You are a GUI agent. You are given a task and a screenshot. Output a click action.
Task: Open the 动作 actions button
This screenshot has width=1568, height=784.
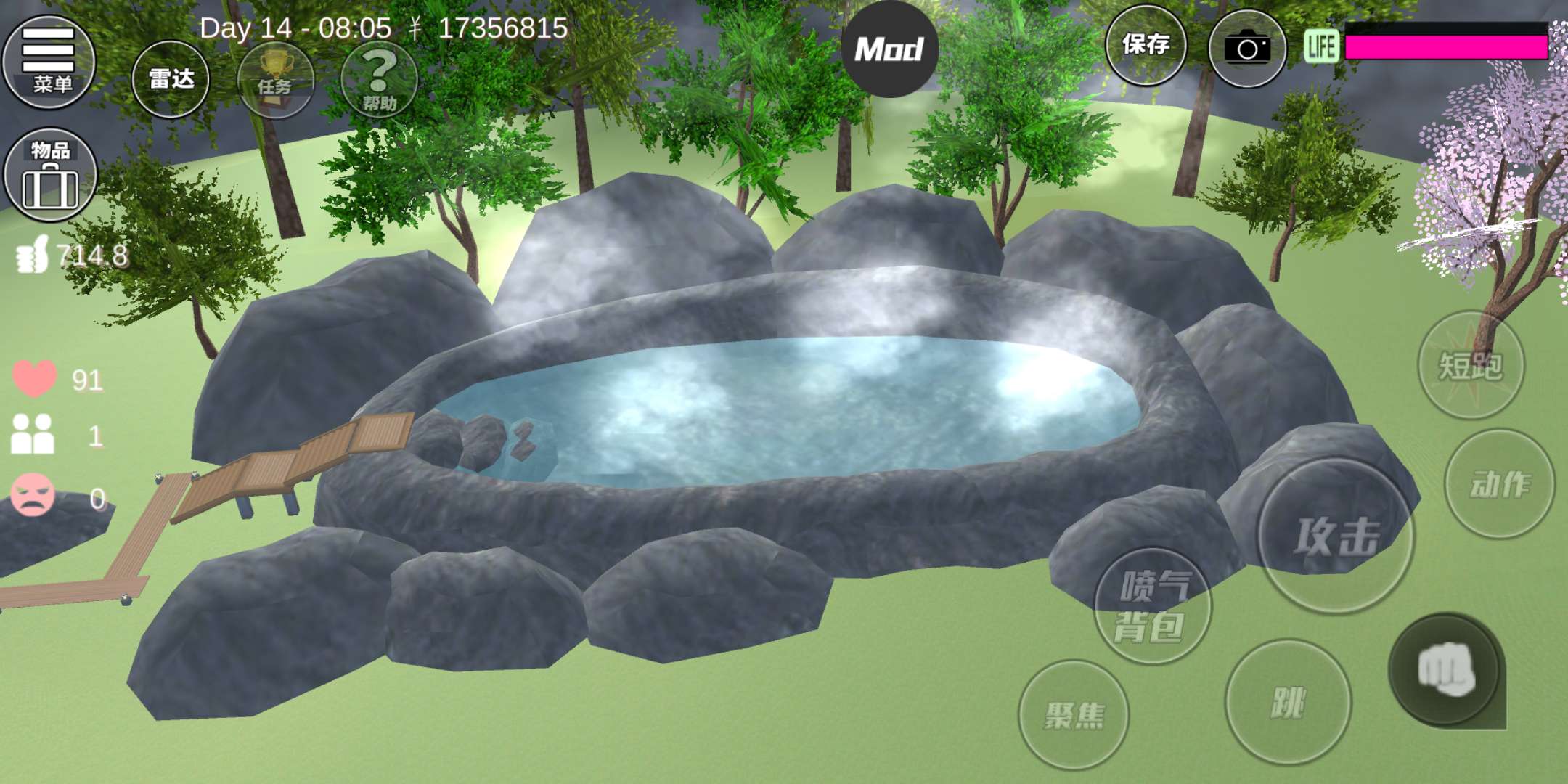click(x=1500, y=484)
